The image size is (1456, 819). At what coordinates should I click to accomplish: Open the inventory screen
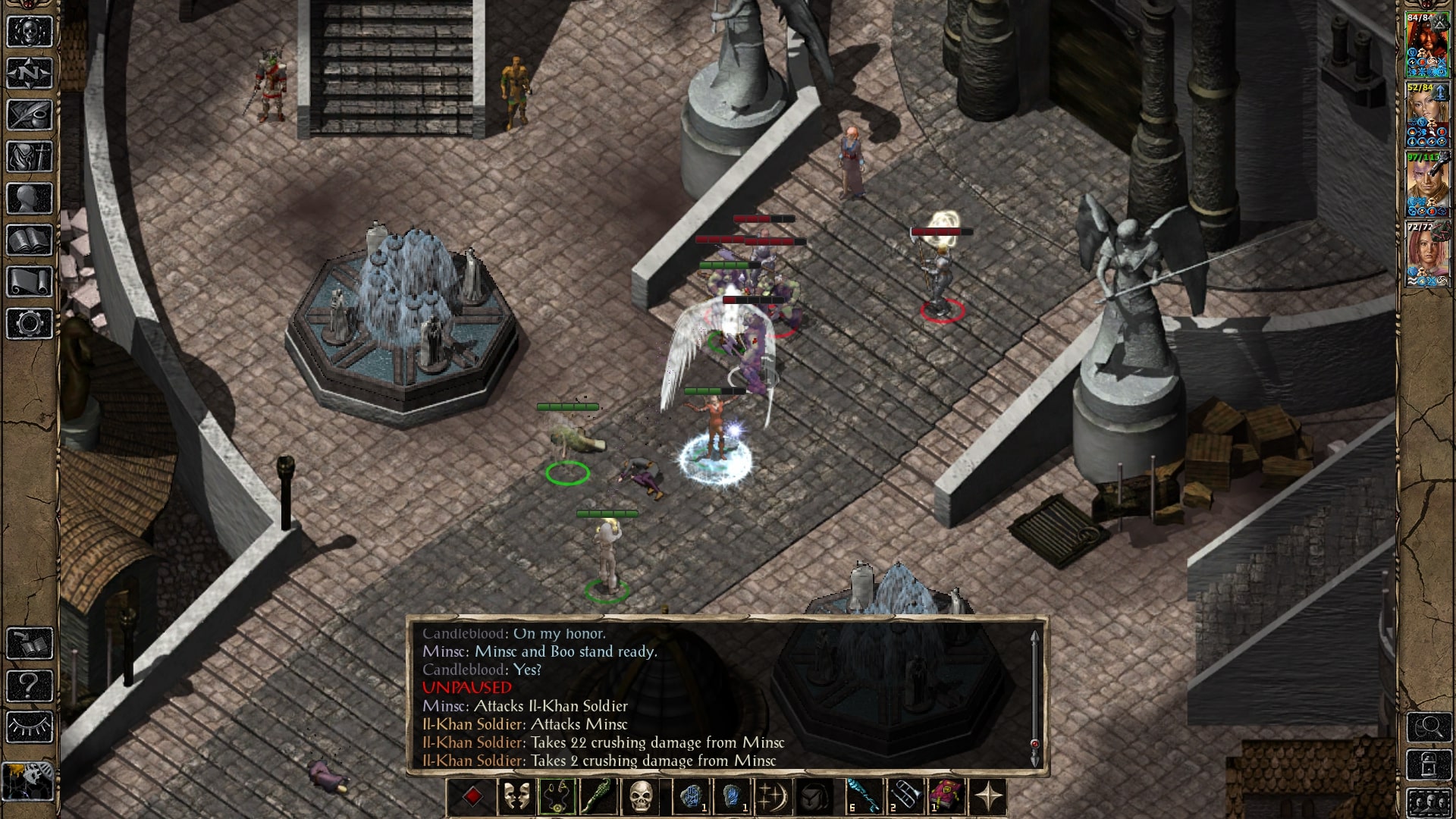click(x=30, y=157)
